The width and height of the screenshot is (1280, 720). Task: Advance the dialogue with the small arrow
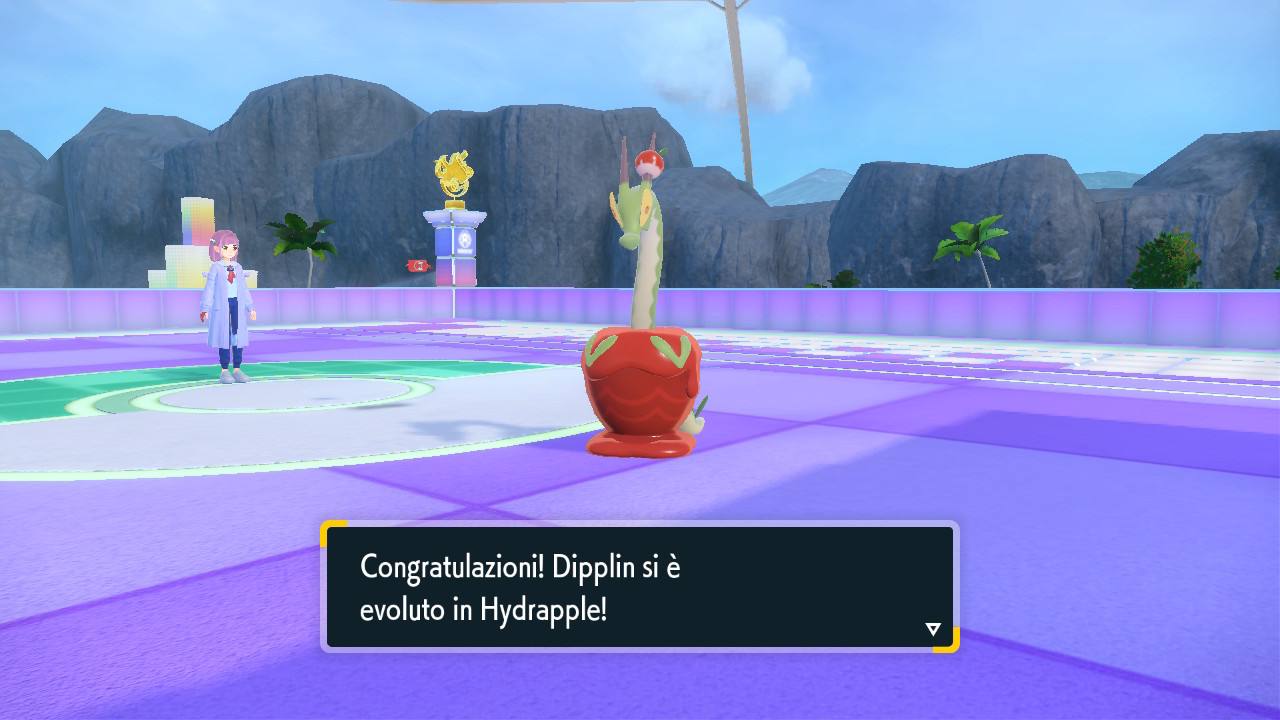[932, 630]
